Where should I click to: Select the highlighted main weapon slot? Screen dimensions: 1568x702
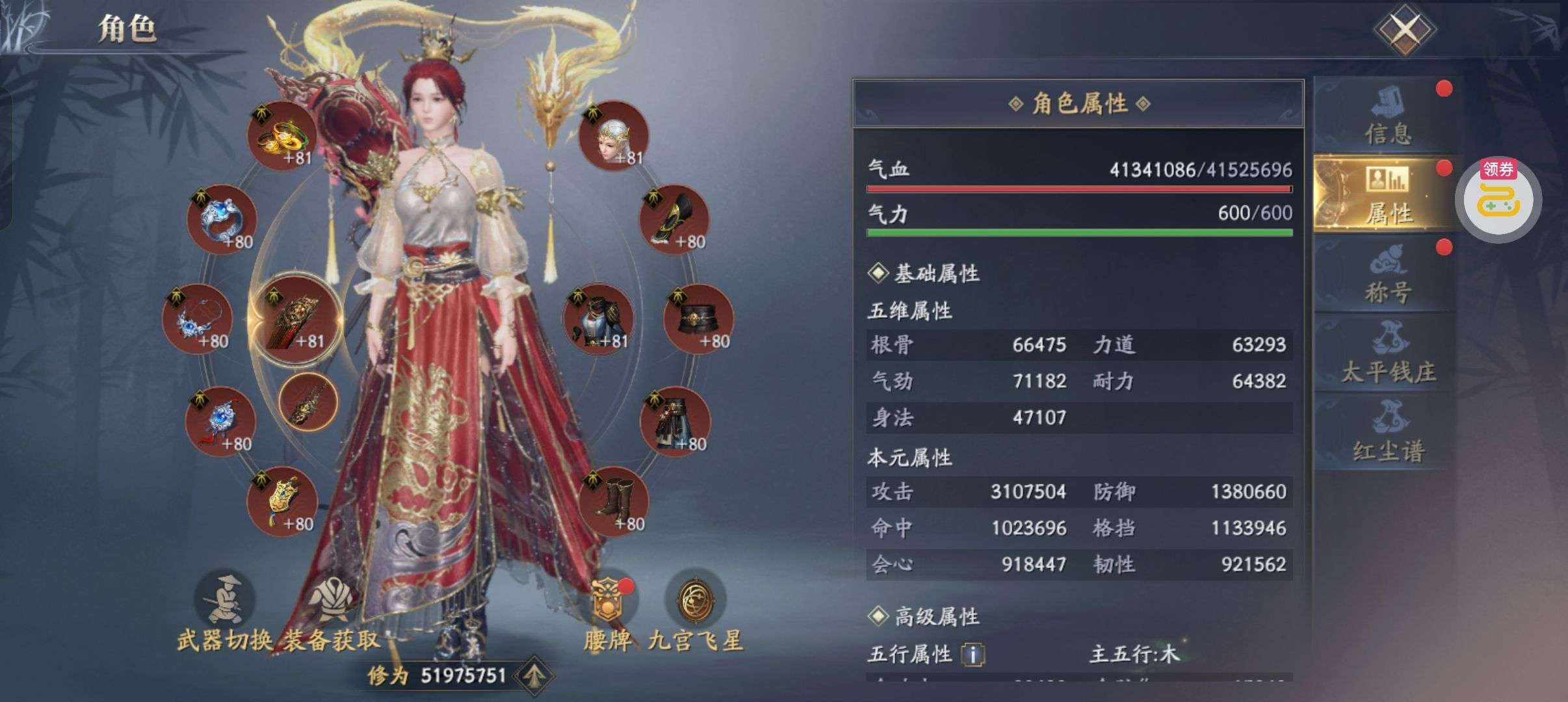pyautogui.click(x=296, y=318)
